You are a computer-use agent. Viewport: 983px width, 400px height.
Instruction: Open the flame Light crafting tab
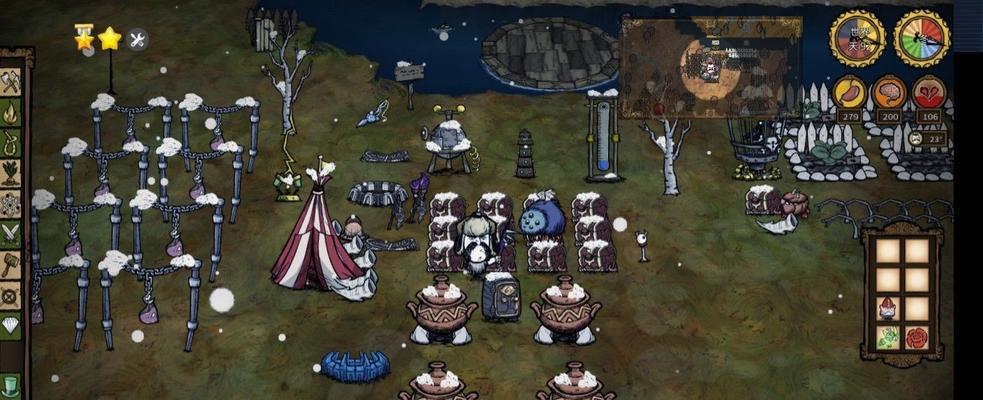click(x=12, y=114)
